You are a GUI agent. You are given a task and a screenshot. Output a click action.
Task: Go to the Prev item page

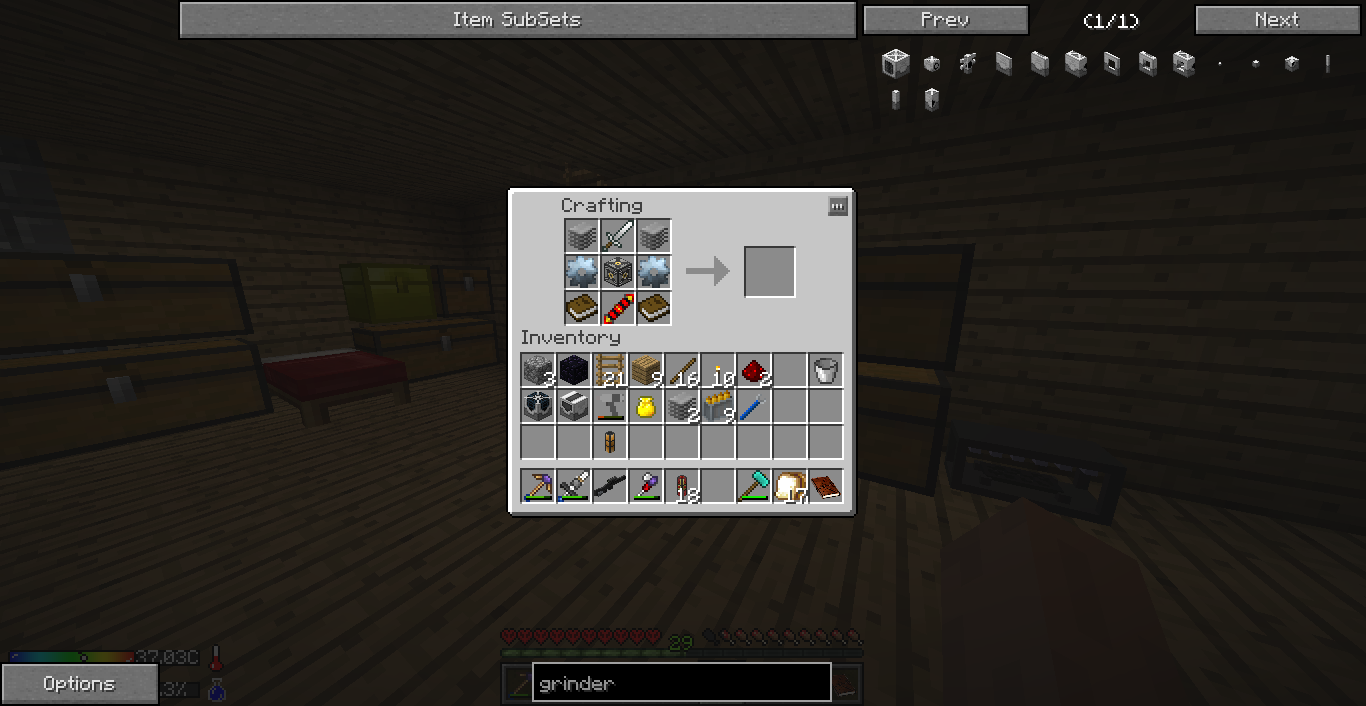[945, 20]
